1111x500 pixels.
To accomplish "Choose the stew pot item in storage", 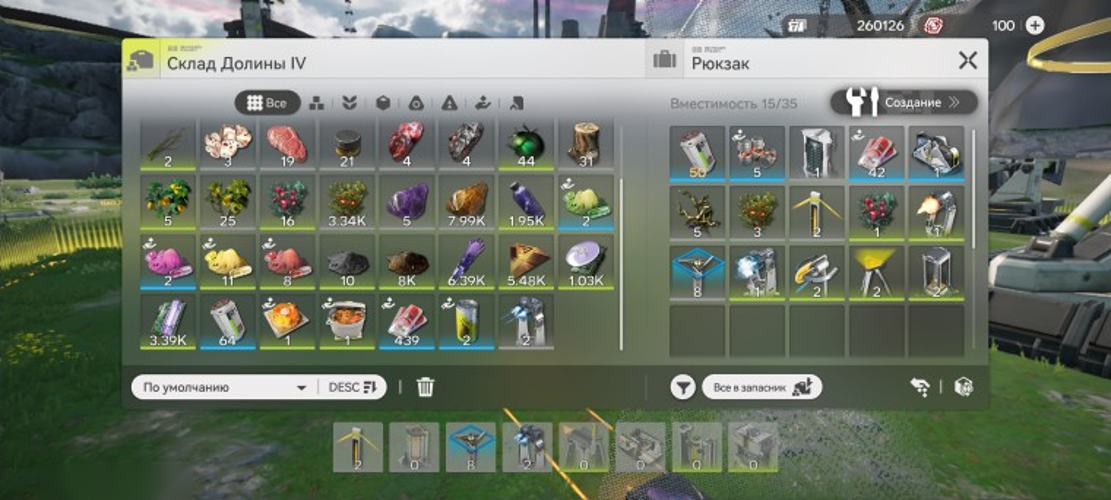I will coord(346,322).
